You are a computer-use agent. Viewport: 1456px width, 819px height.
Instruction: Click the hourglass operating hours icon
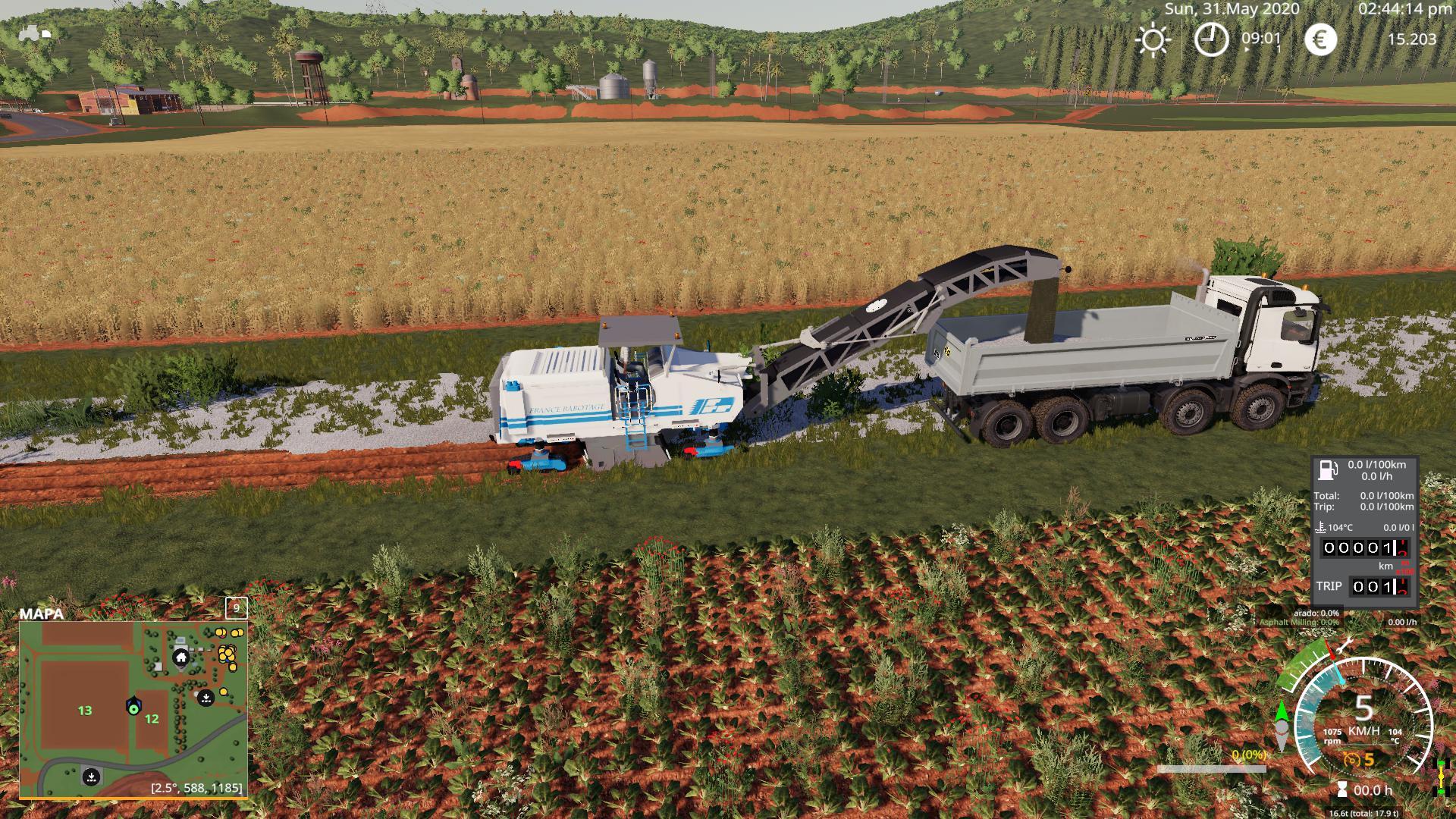click(x=1342, y=789)
